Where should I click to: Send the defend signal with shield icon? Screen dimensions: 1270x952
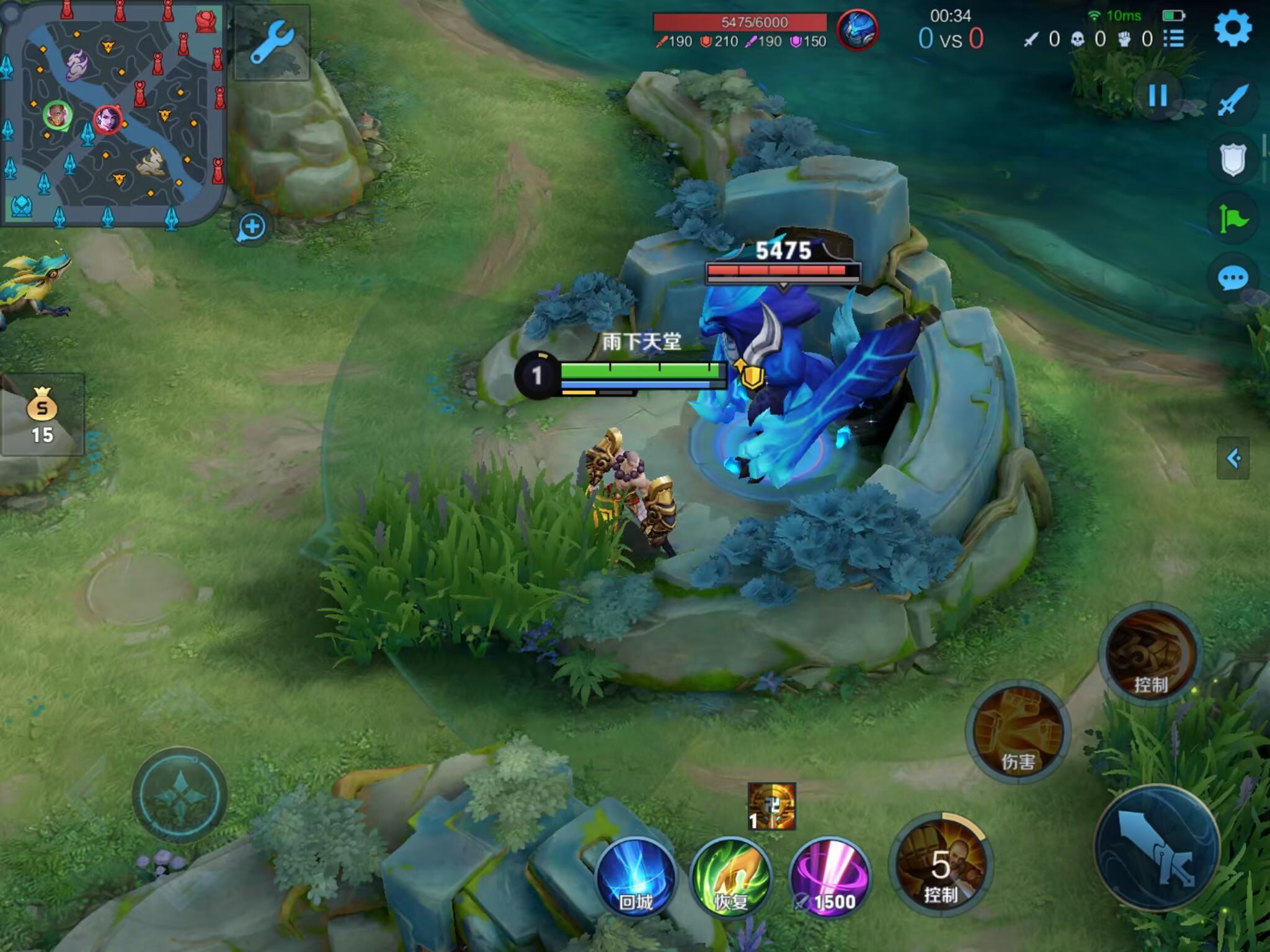click(x=1233, y=159)
